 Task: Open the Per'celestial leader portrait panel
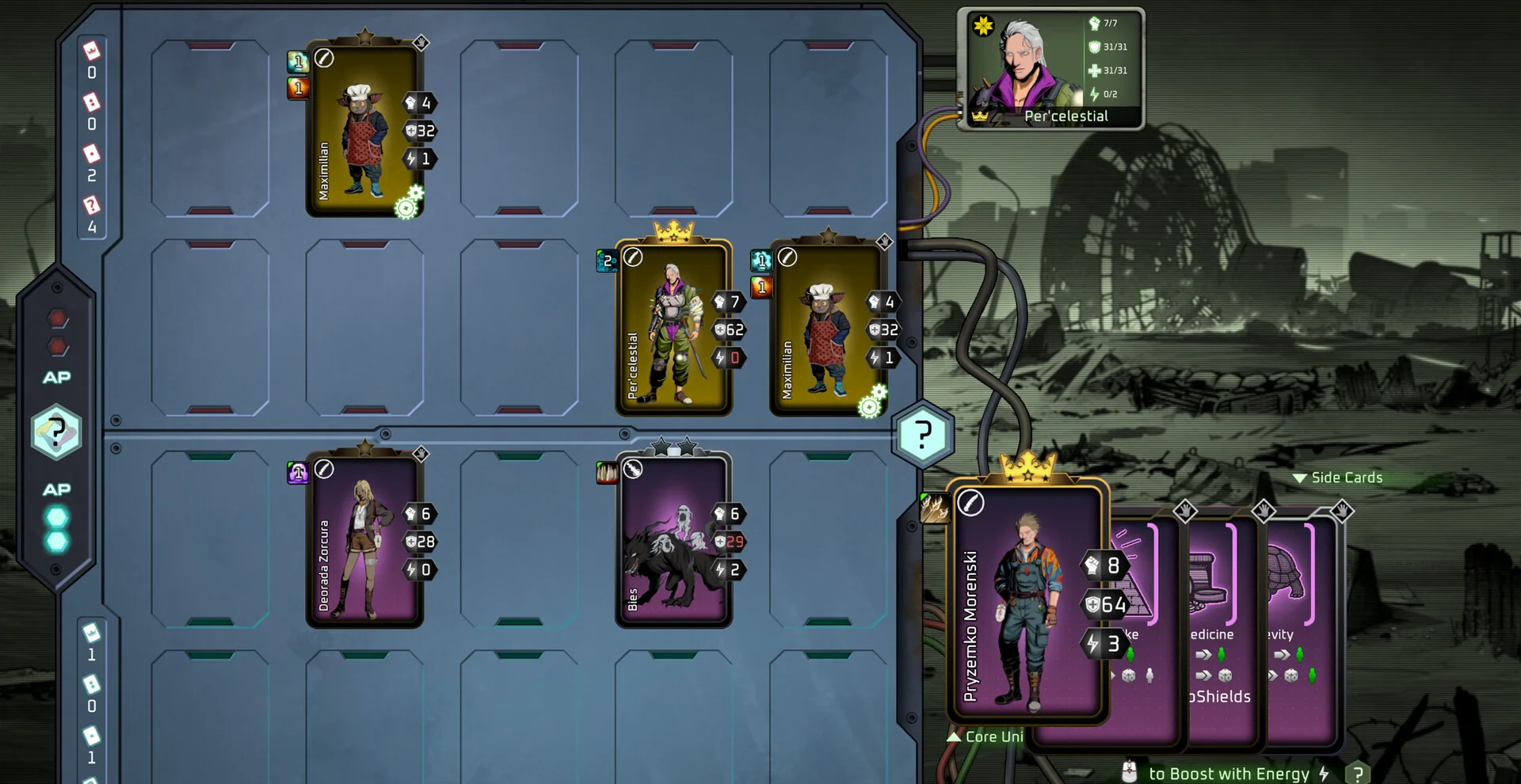(x=1050, y=69)
